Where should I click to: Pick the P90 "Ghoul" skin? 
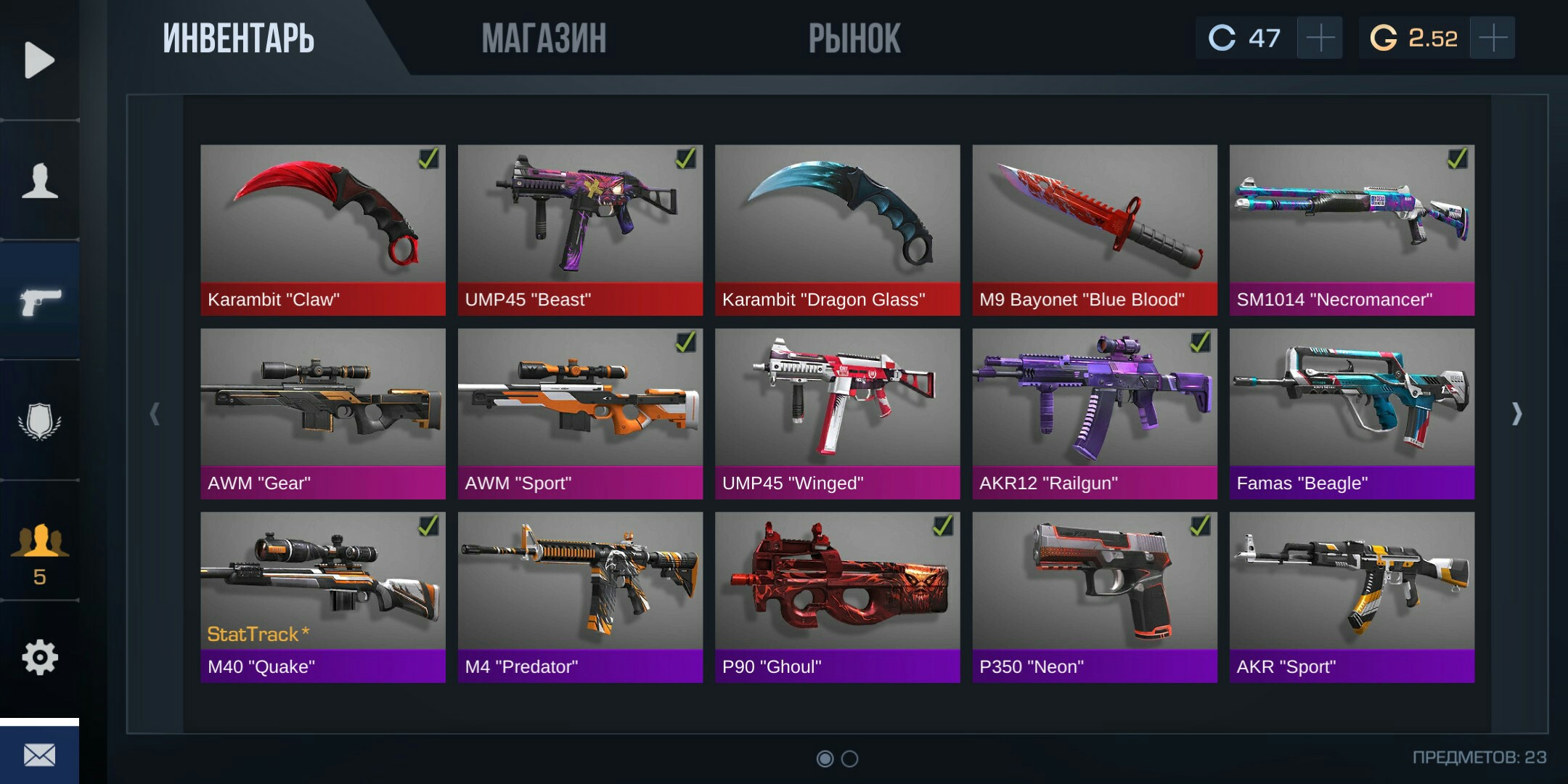(x=837, y=597)
